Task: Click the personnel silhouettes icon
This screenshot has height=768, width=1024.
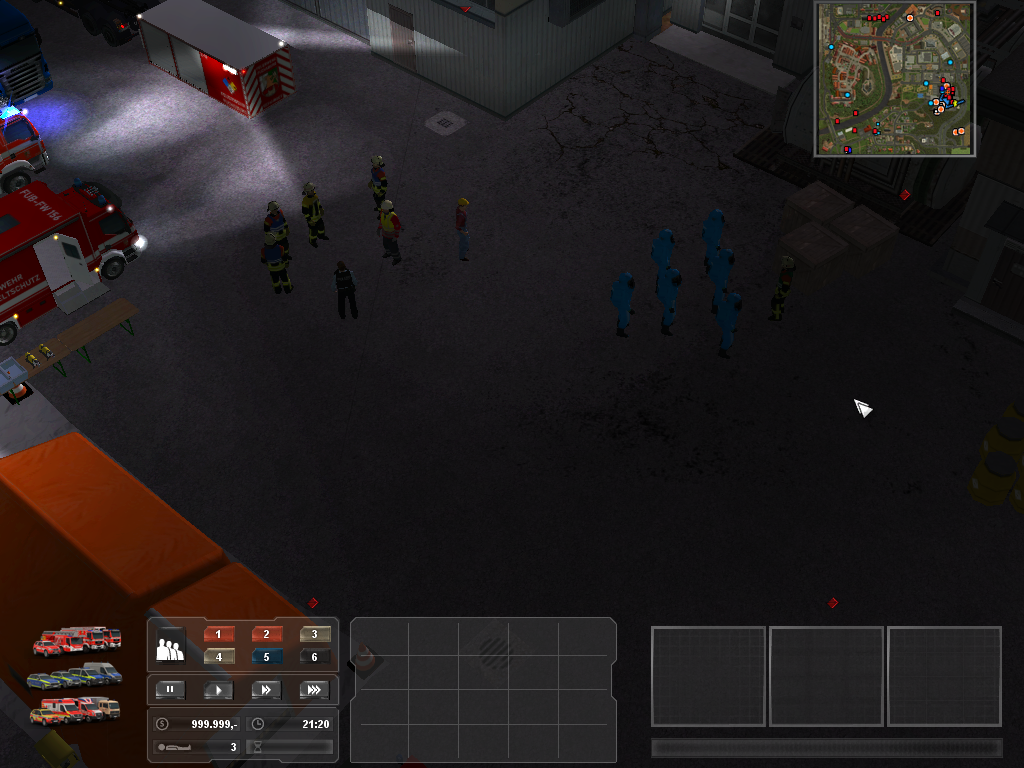Action: click(x=170, y=647)
